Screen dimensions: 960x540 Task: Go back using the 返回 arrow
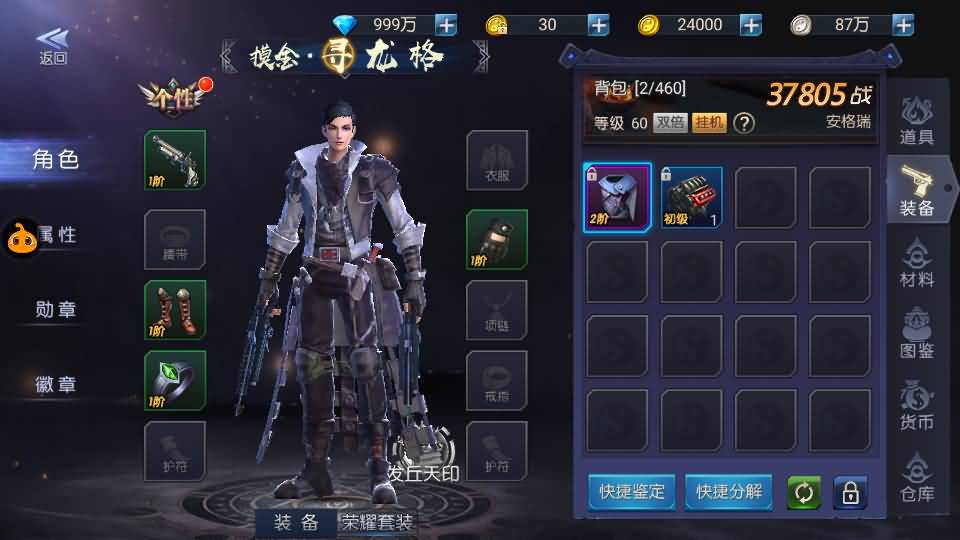(53, 44)
